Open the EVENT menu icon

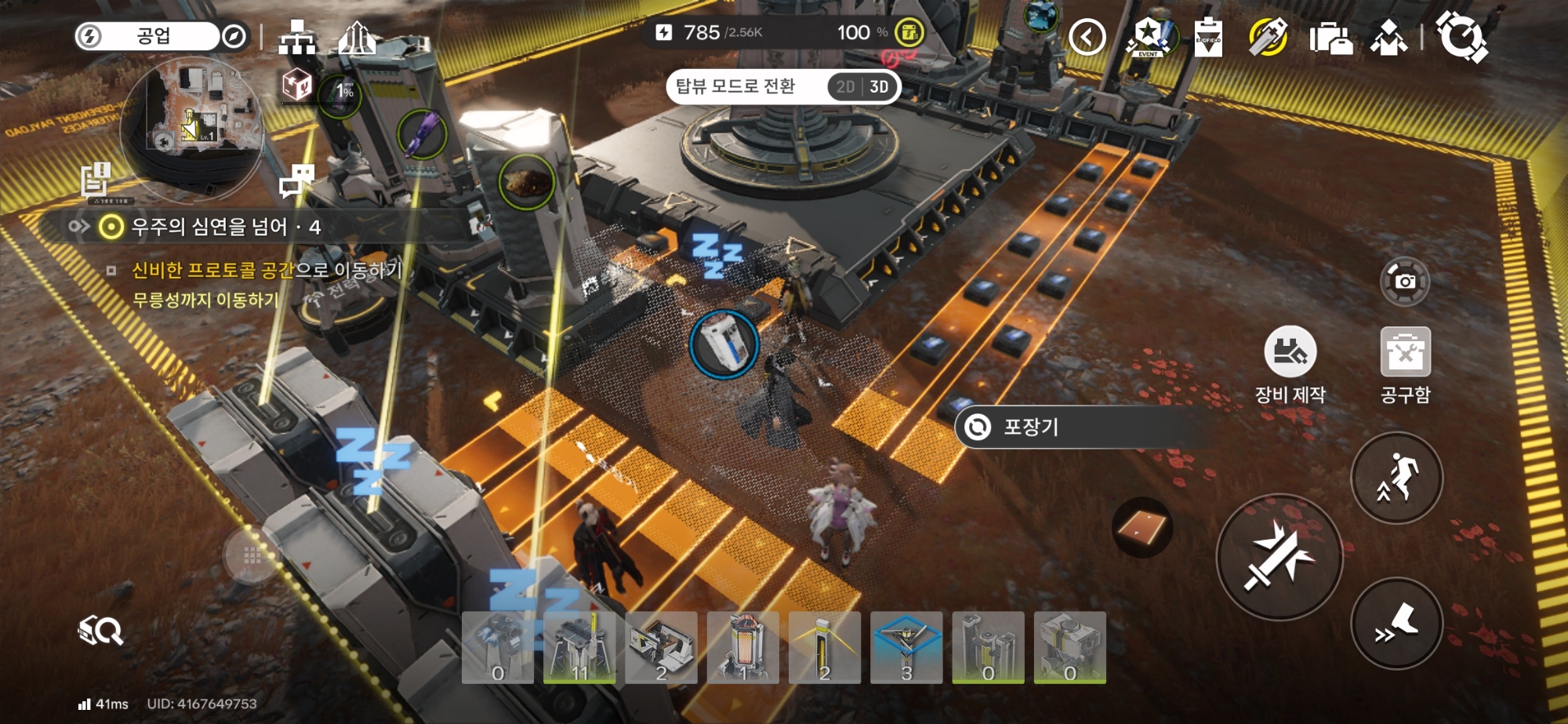click(1149, 37)
